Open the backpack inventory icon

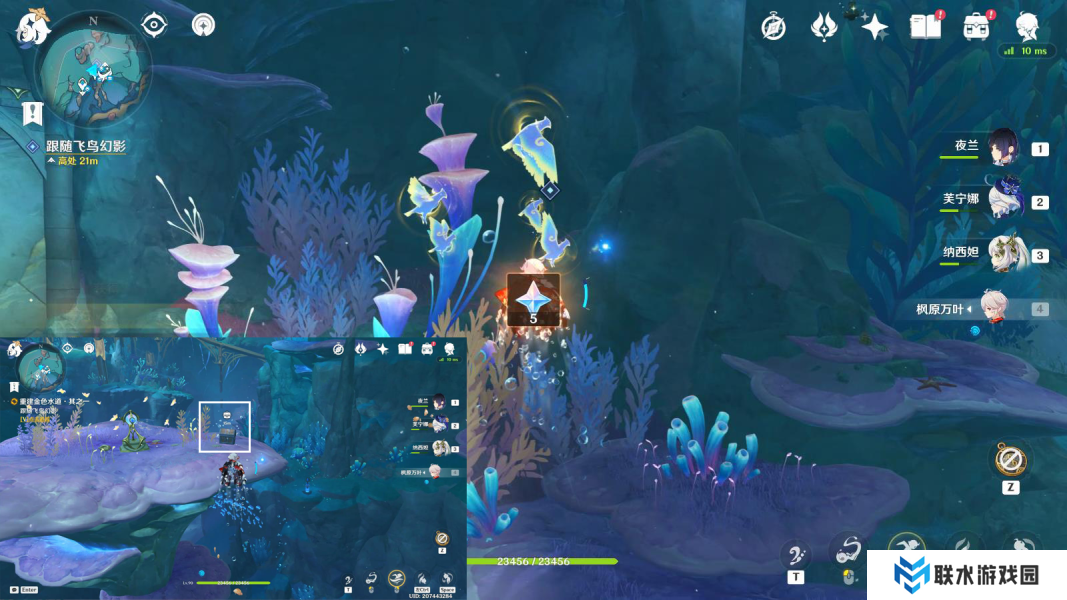point(976,27)
